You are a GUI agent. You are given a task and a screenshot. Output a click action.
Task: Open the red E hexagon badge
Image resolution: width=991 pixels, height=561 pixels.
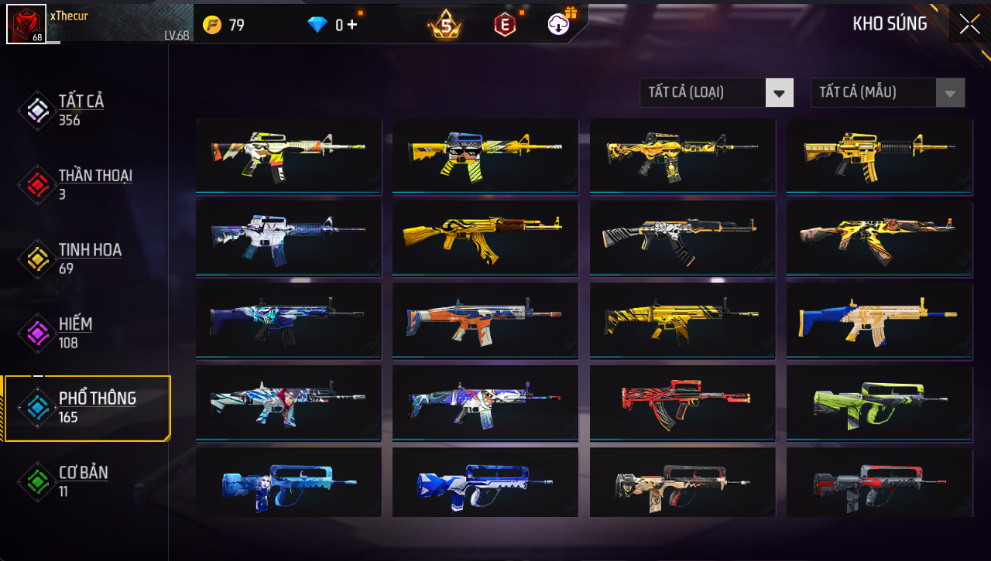pos(505,25)
